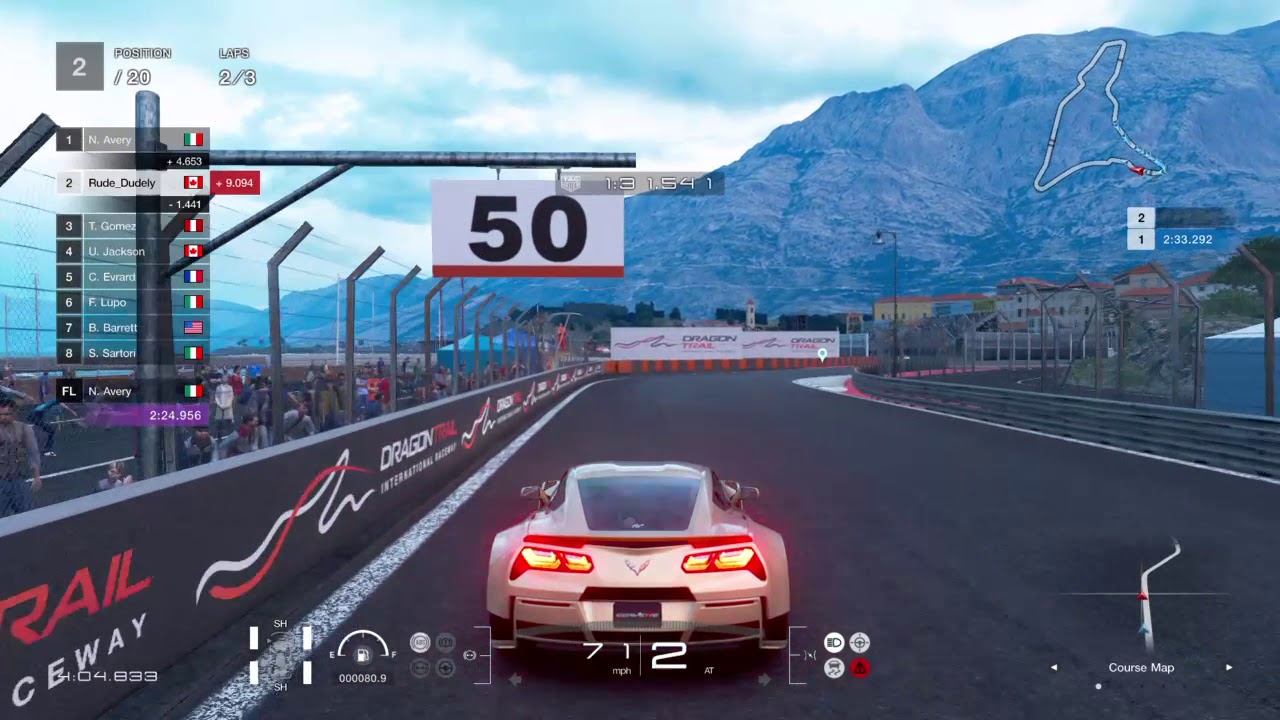
Task: Select Rude_Dudely on the leaderboard
Action: [121, 183]
